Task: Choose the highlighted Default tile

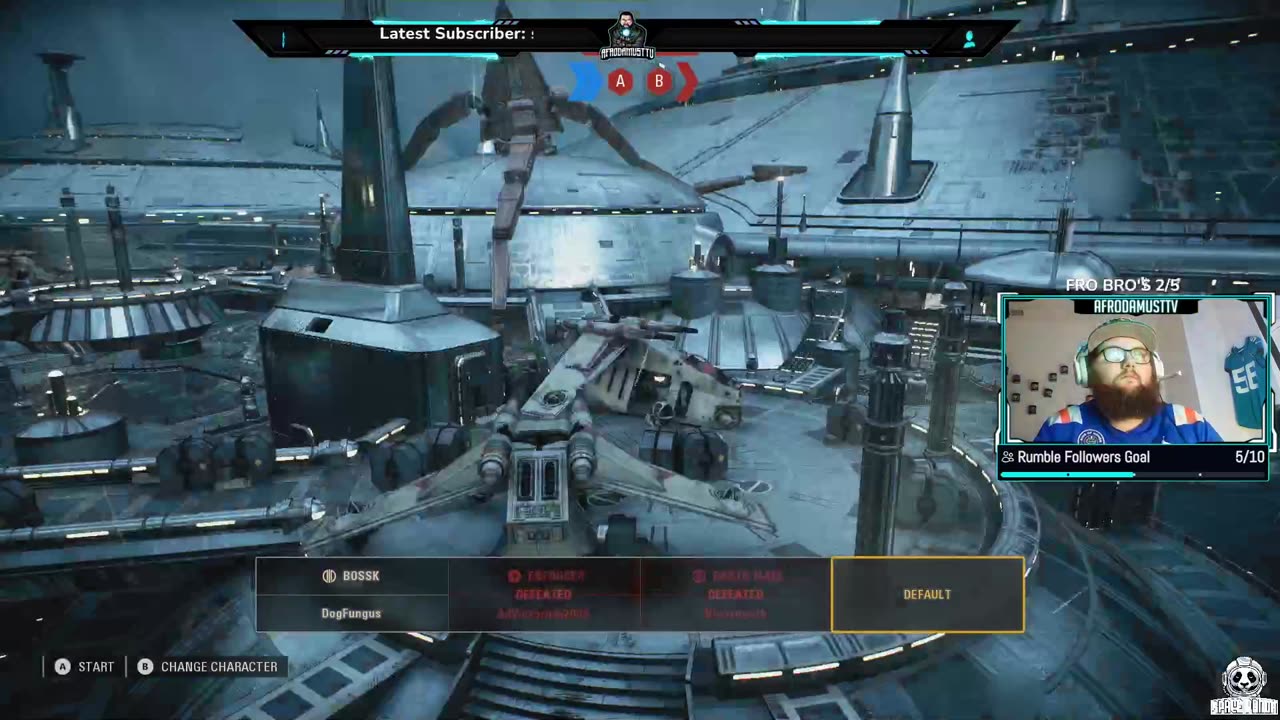Action: [927, 594]
